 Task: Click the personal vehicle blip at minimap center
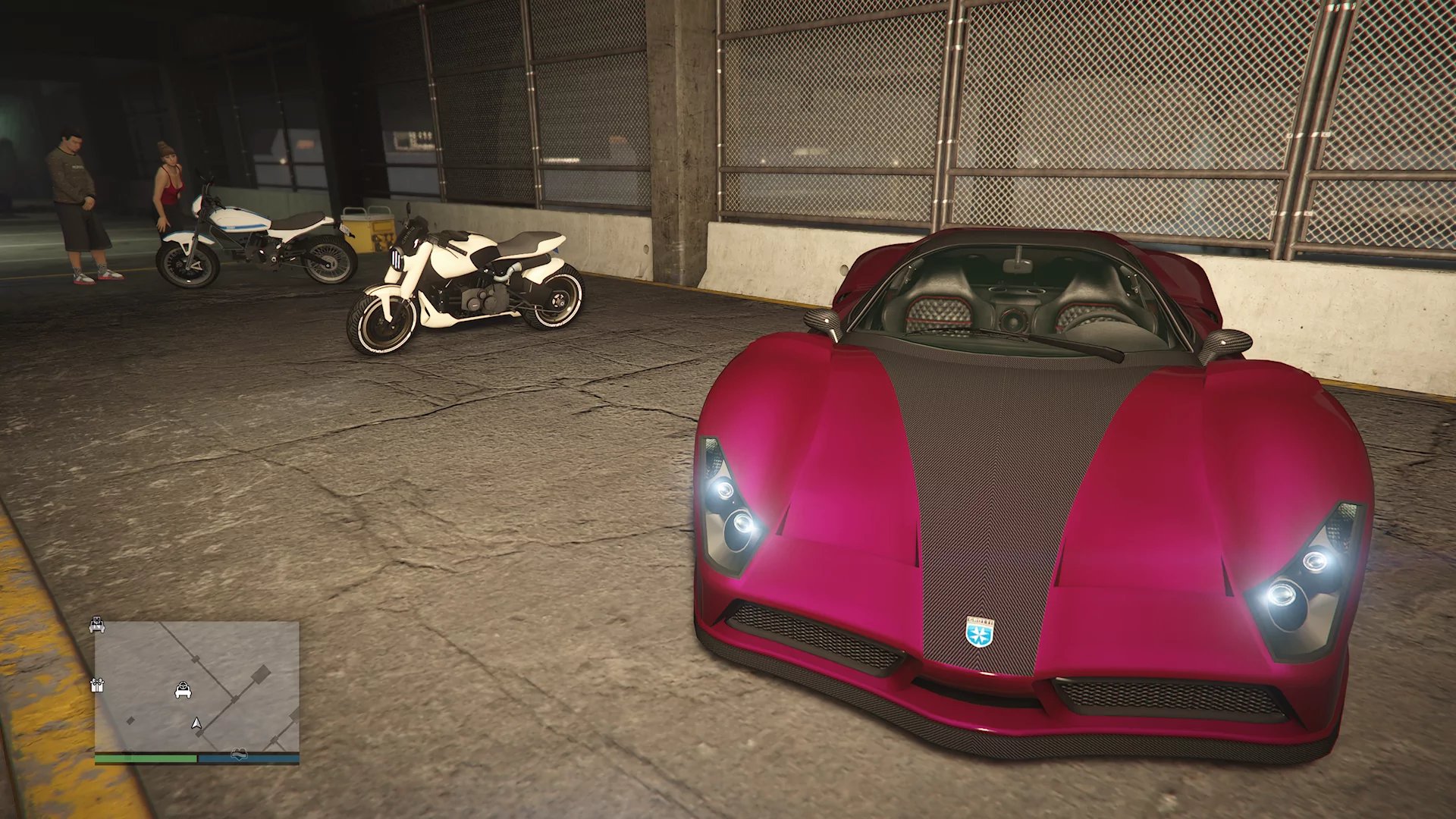pos(183,690)
